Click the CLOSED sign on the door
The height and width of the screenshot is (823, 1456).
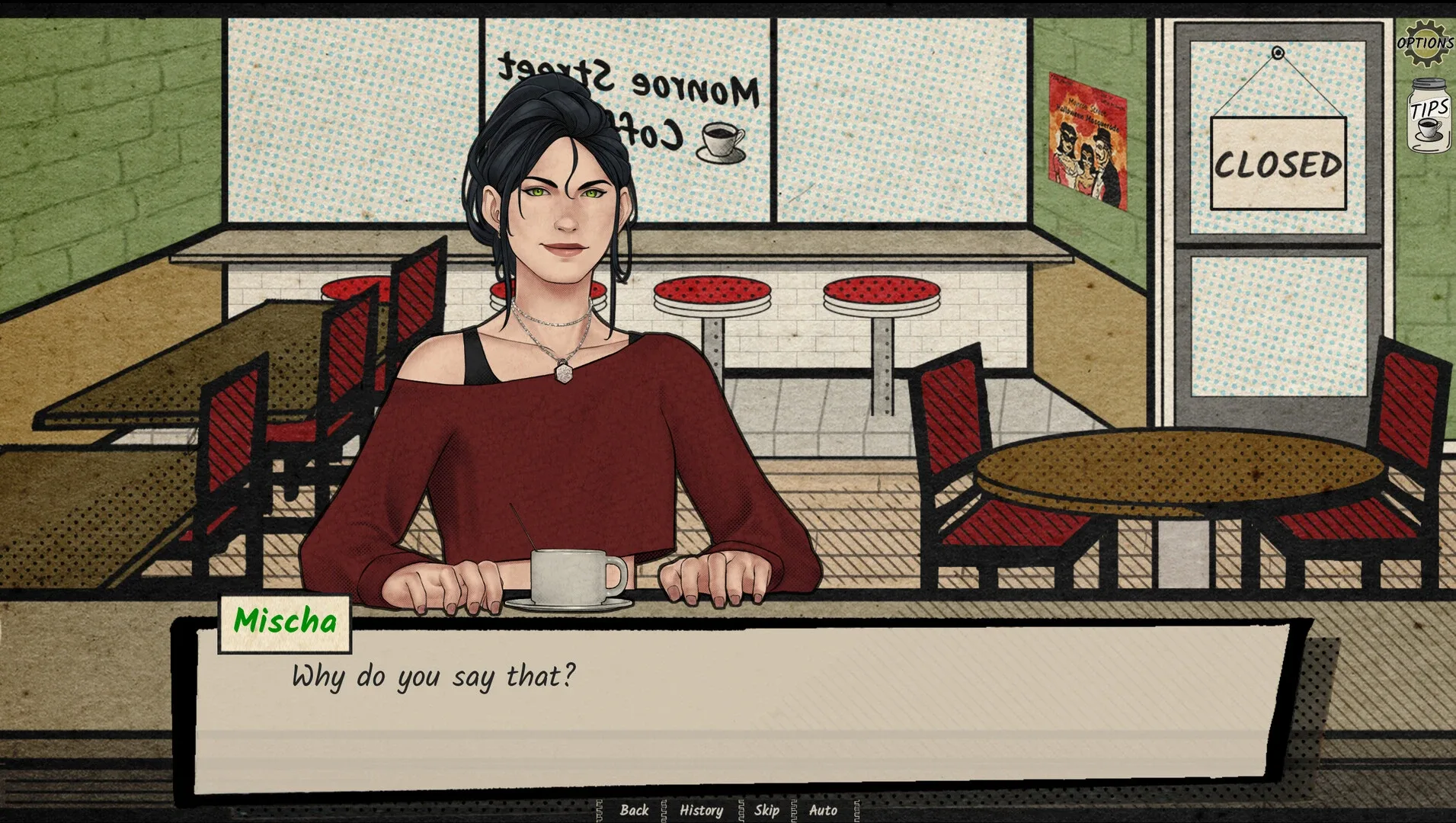[1280, 162]
